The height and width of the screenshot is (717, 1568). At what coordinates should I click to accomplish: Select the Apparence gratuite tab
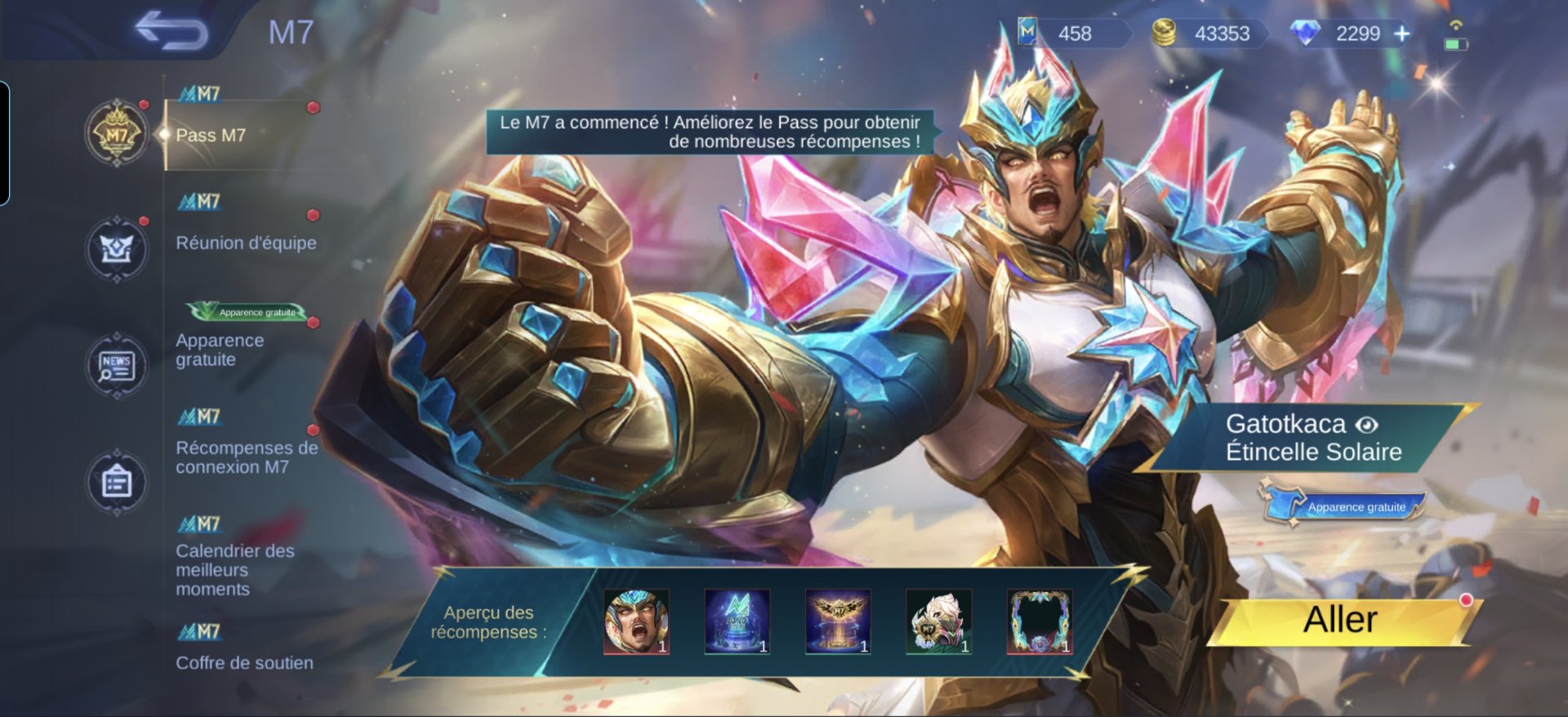(x=220, y=350)
